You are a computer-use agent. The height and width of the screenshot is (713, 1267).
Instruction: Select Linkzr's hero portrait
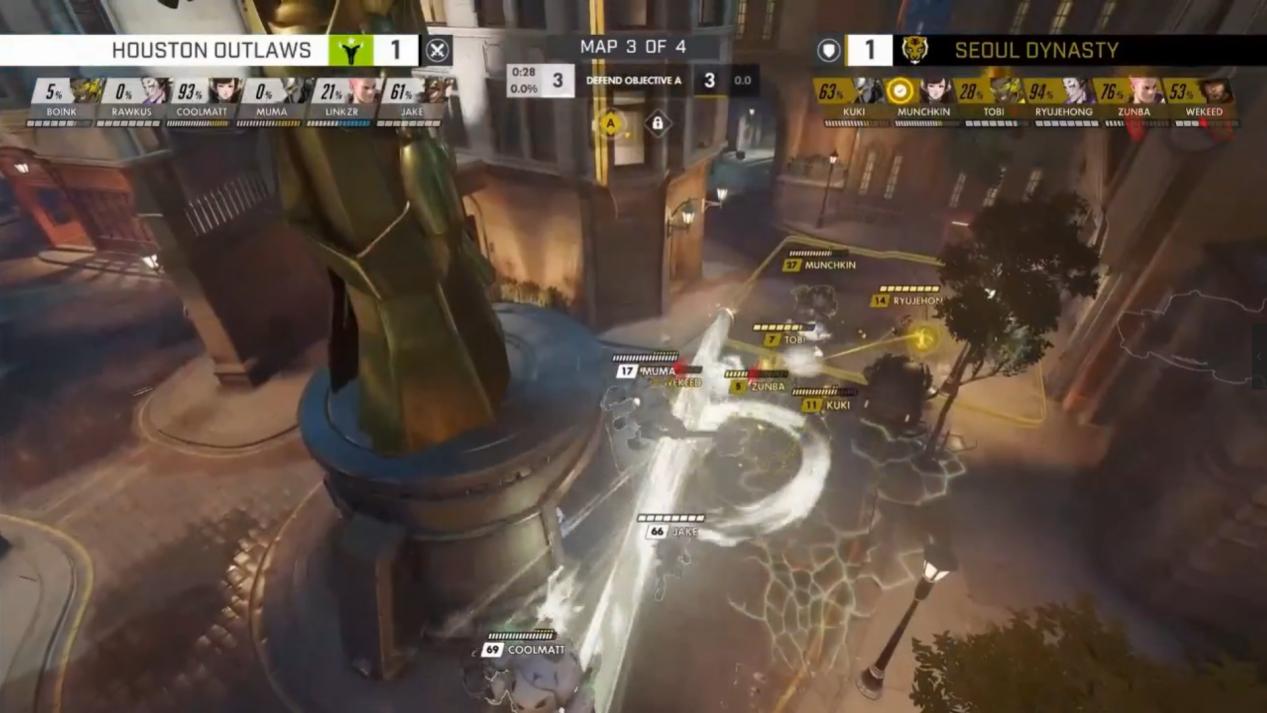coord(365,91)
